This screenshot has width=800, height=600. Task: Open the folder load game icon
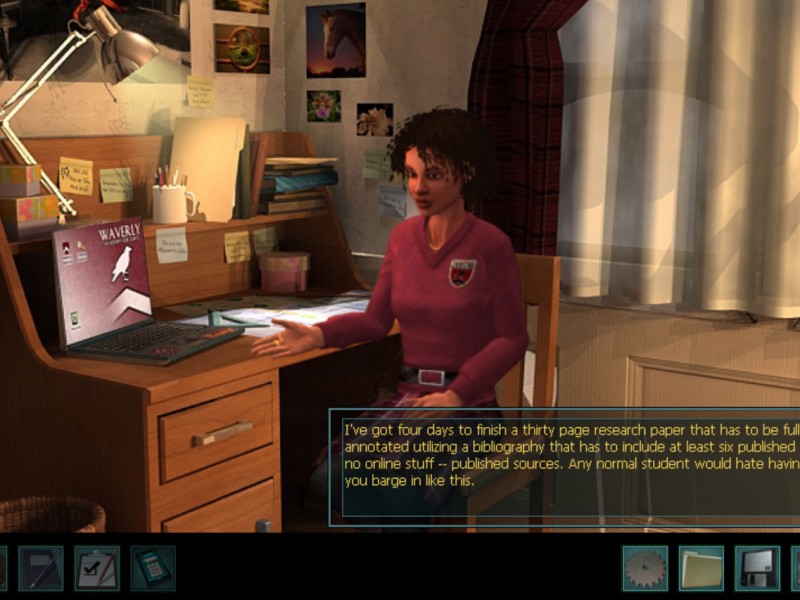(x=701, y=567)
